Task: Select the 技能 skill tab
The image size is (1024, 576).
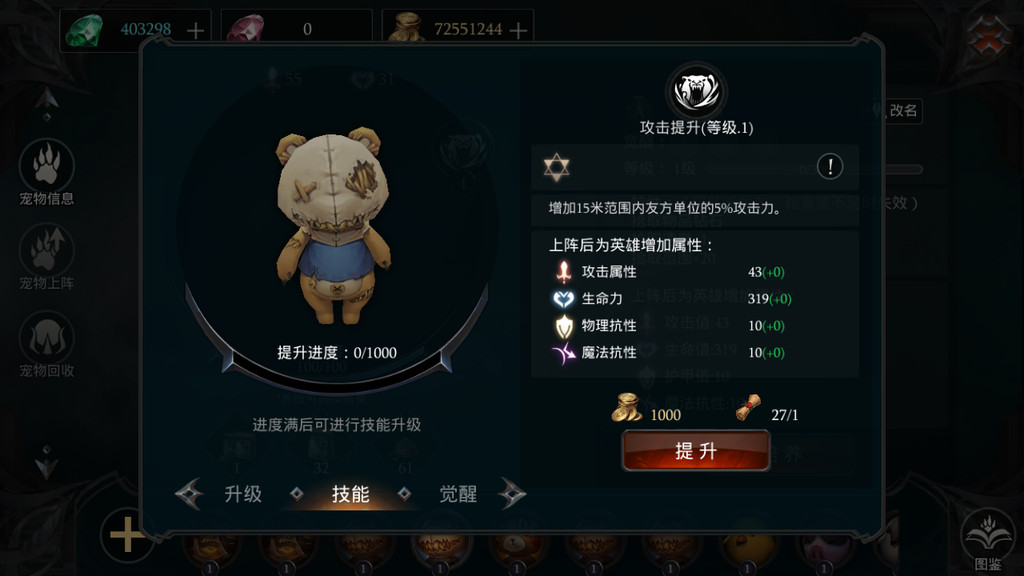Action: pos(350,493)
